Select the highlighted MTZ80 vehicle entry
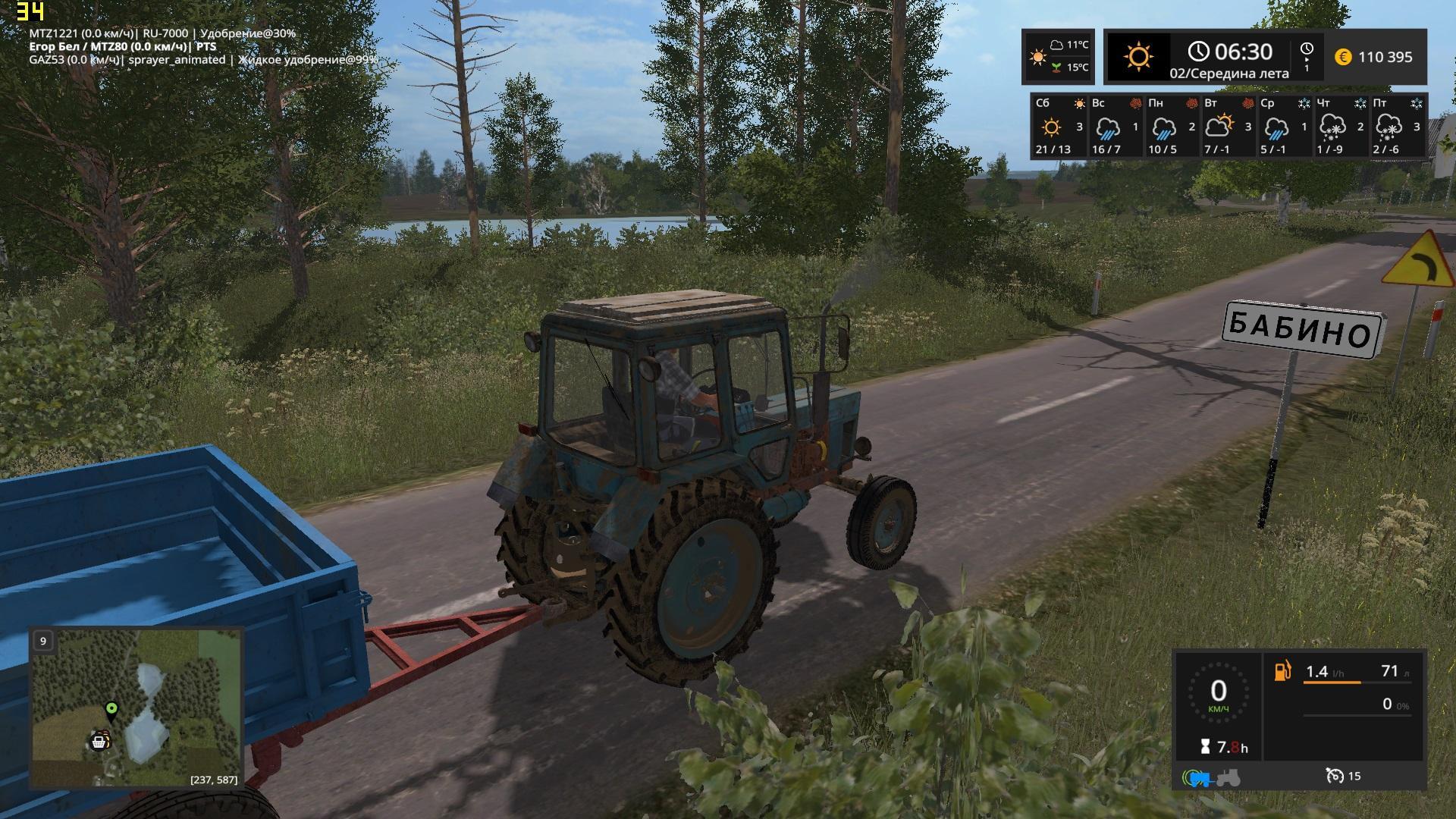 pyautogui.click(x=122, y=47)
